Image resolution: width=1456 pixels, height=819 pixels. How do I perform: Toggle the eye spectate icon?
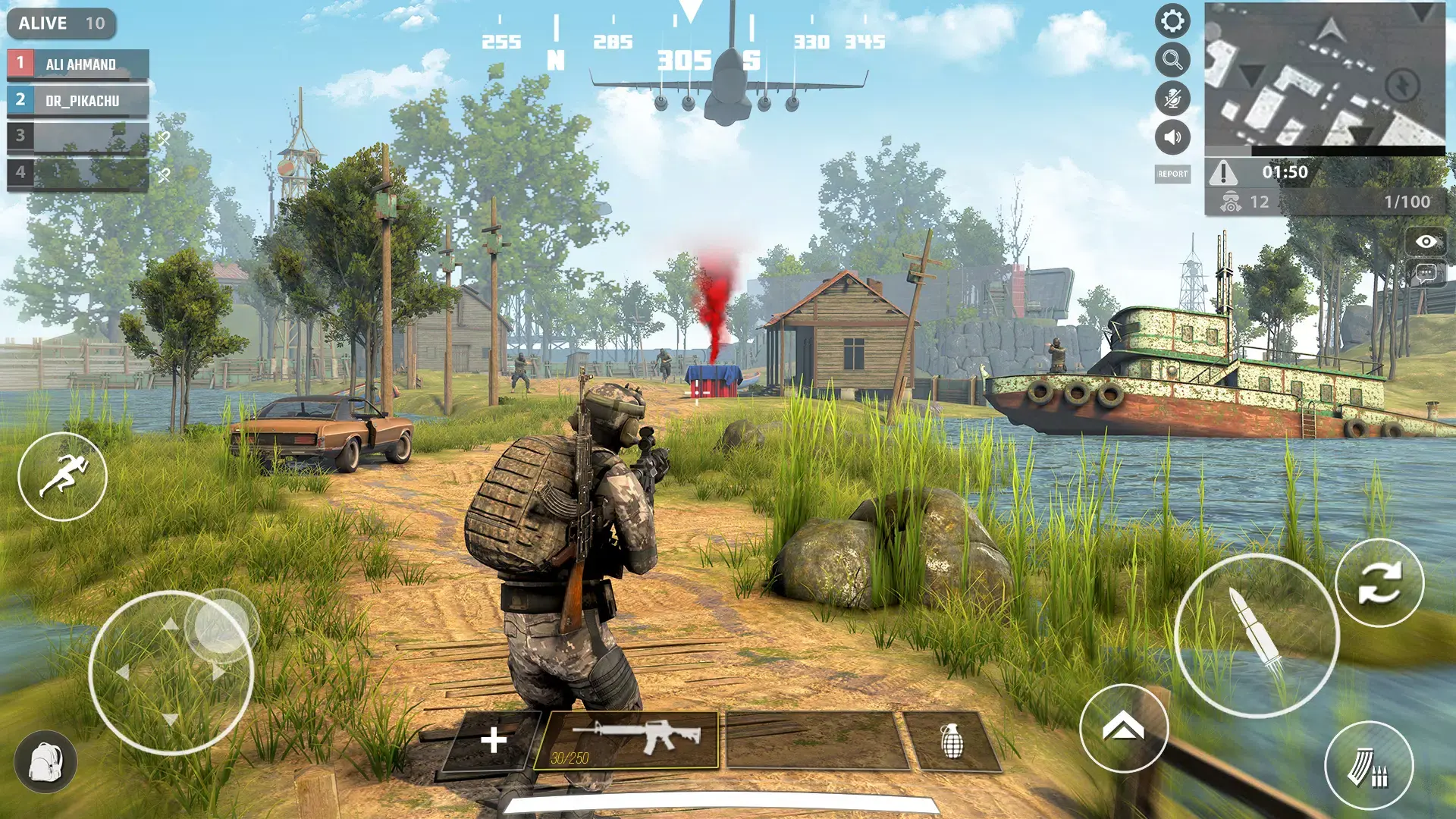1426,242
